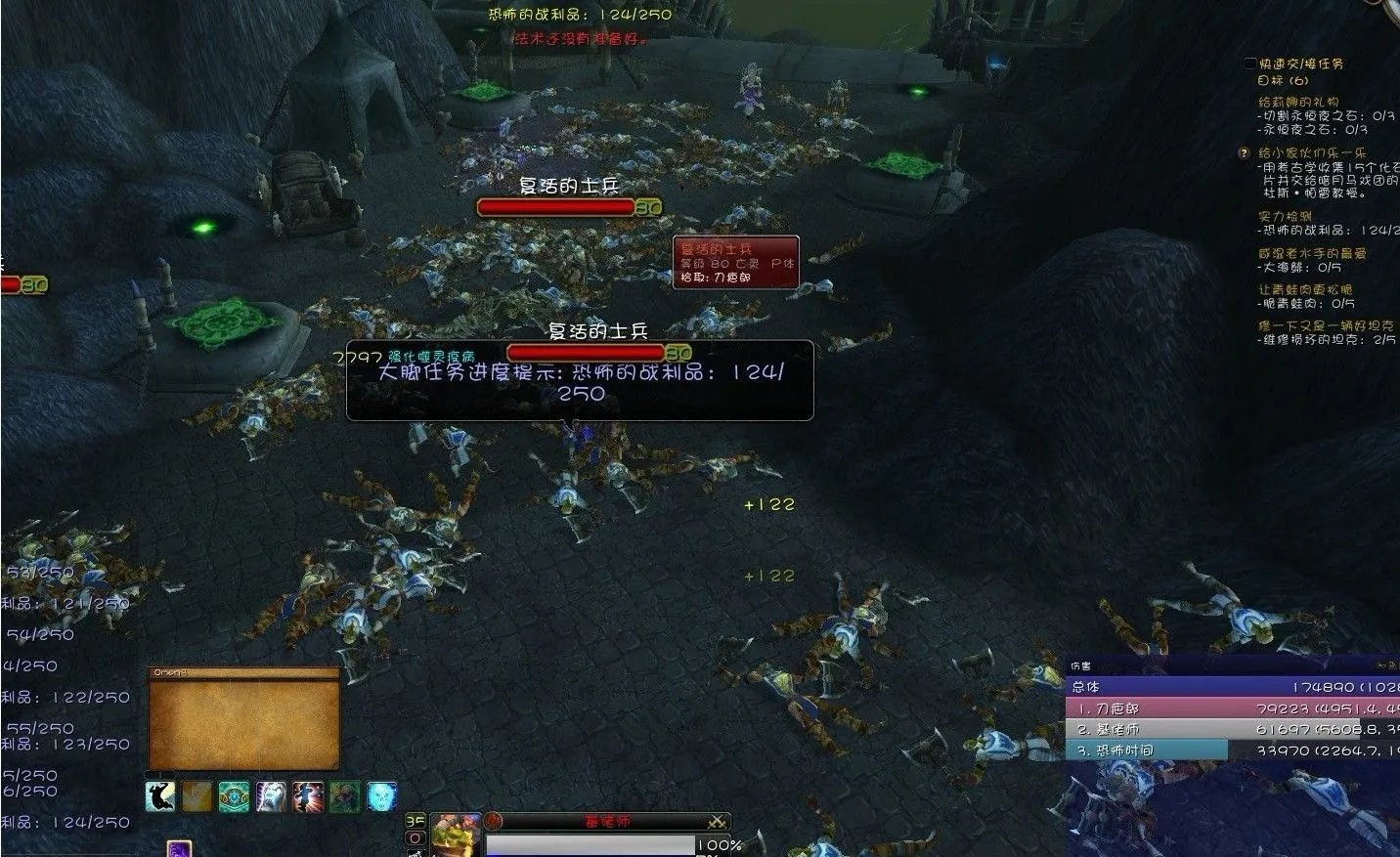Image resolution: width=1400 pixels, height=857 pixels.
Task: Click the Omen3 threat meter title bar
Action: tap(243, 672)
